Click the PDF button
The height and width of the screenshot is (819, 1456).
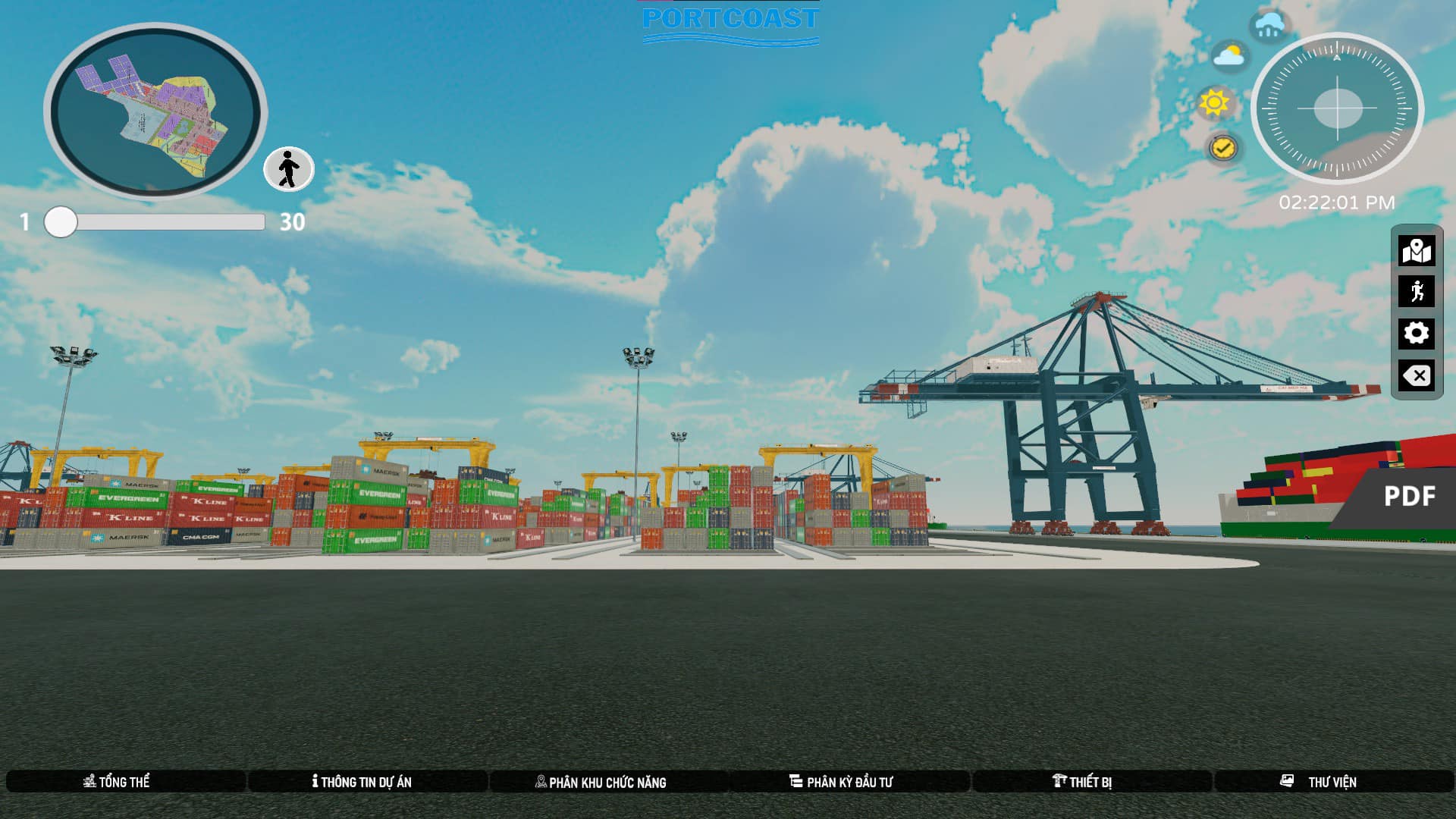click(1409, 497)
